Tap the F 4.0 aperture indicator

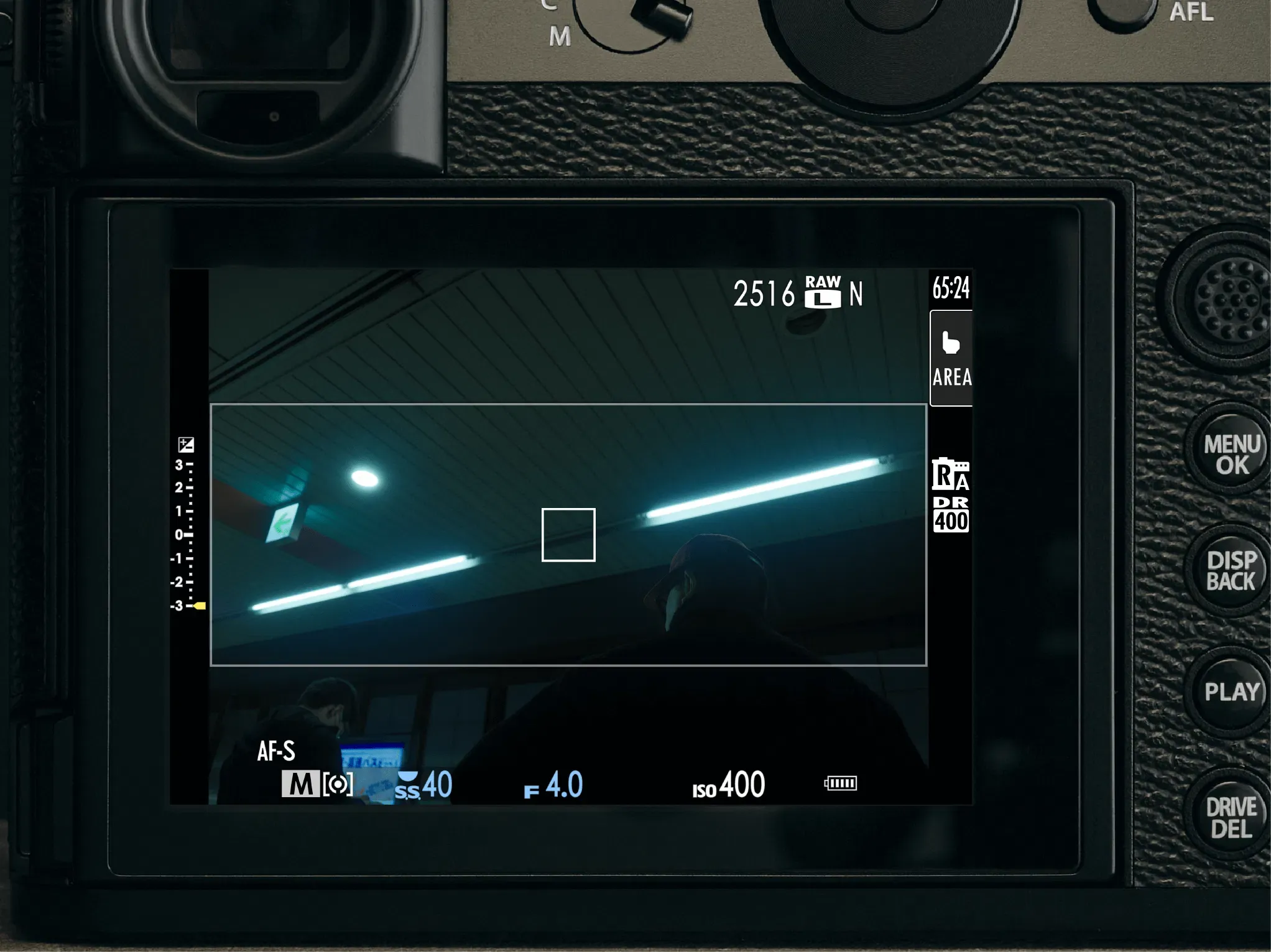(553, 785)
